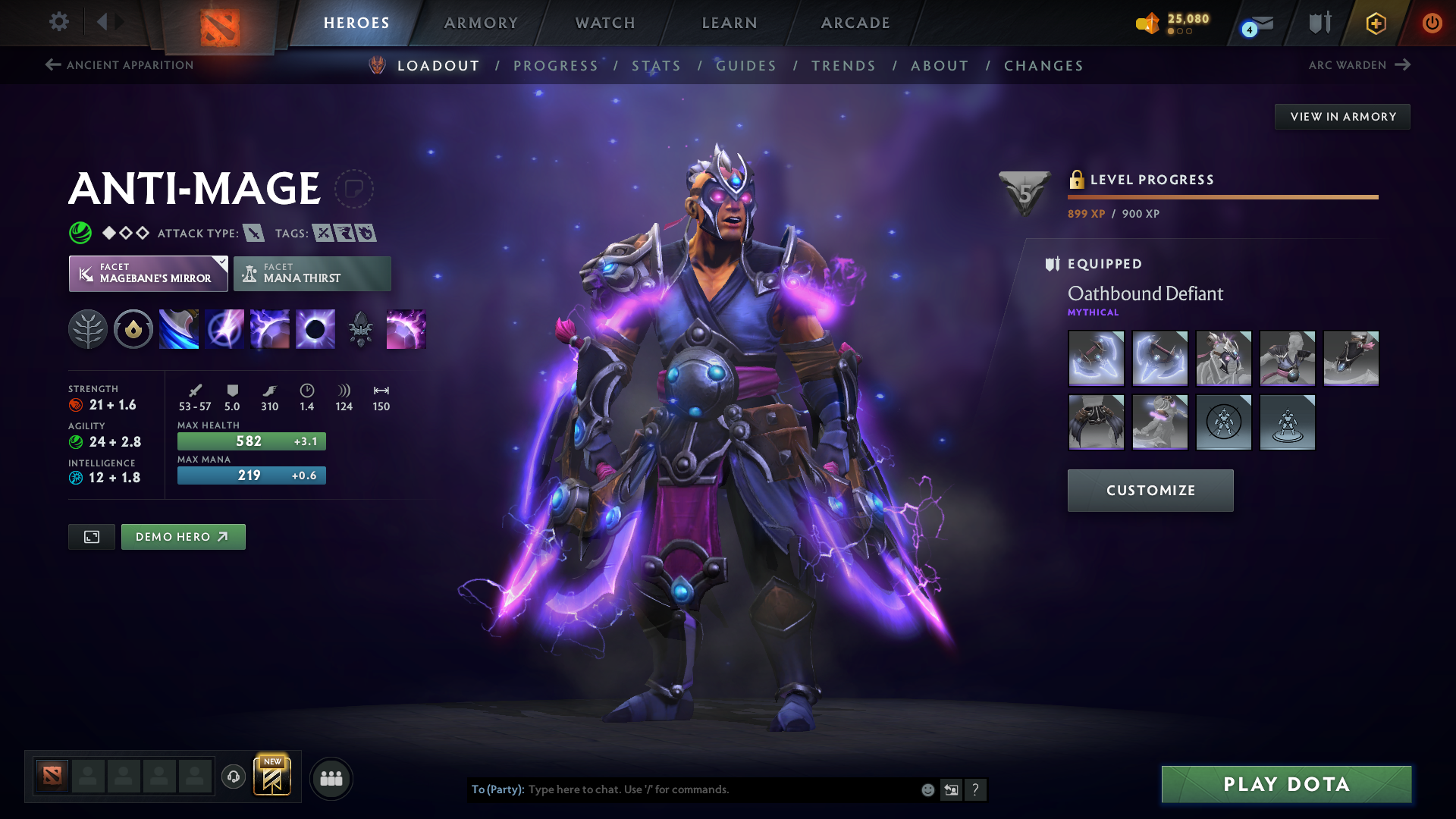The image size is (1456, 819).
Task: Open the Blink ability icon
Action: coord(224,328)
